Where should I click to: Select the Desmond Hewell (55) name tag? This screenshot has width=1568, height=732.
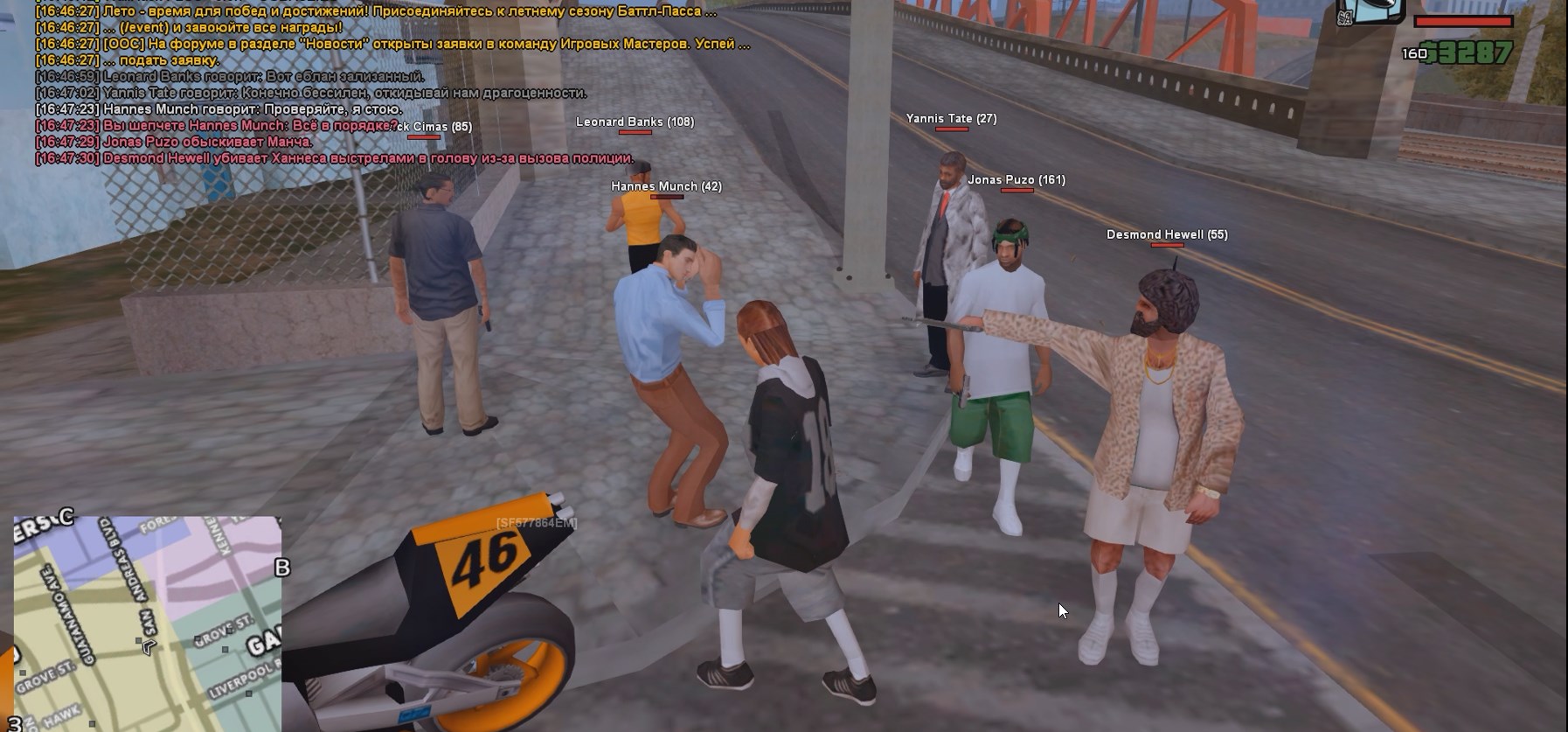(x=1167, y=234)
